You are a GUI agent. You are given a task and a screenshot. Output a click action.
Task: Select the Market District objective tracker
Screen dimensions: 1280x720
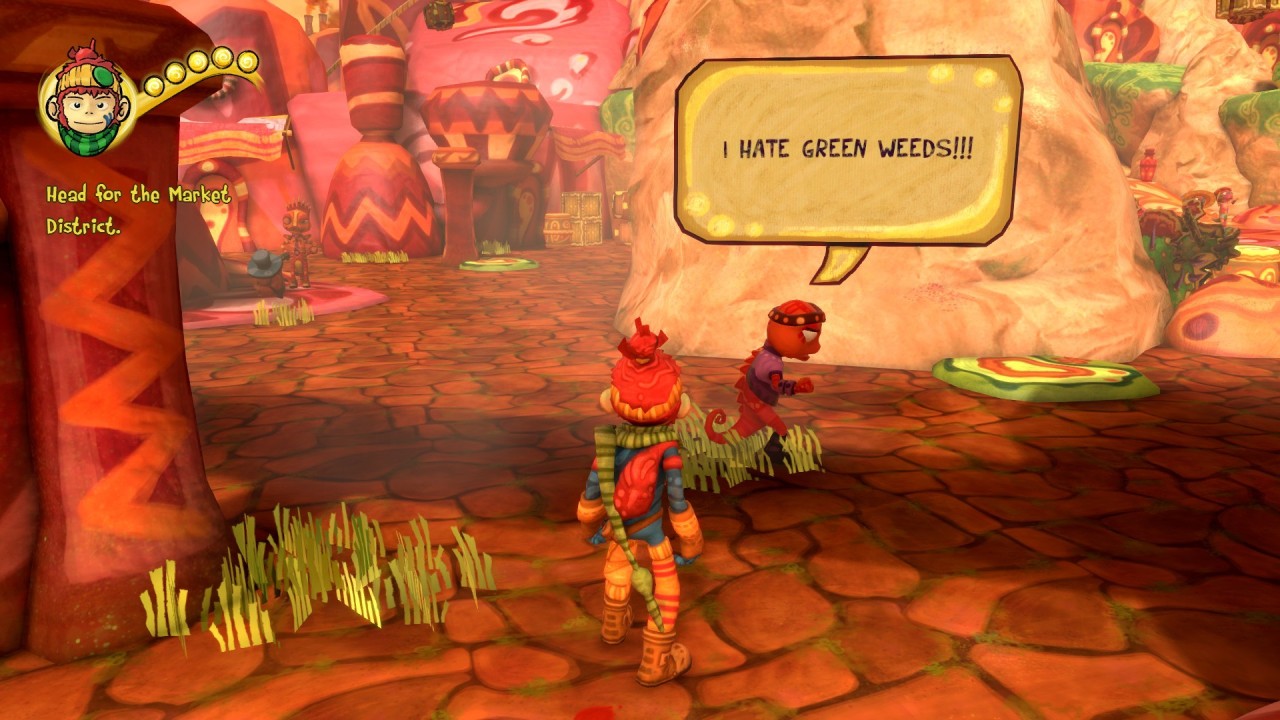tap(138, 210)
